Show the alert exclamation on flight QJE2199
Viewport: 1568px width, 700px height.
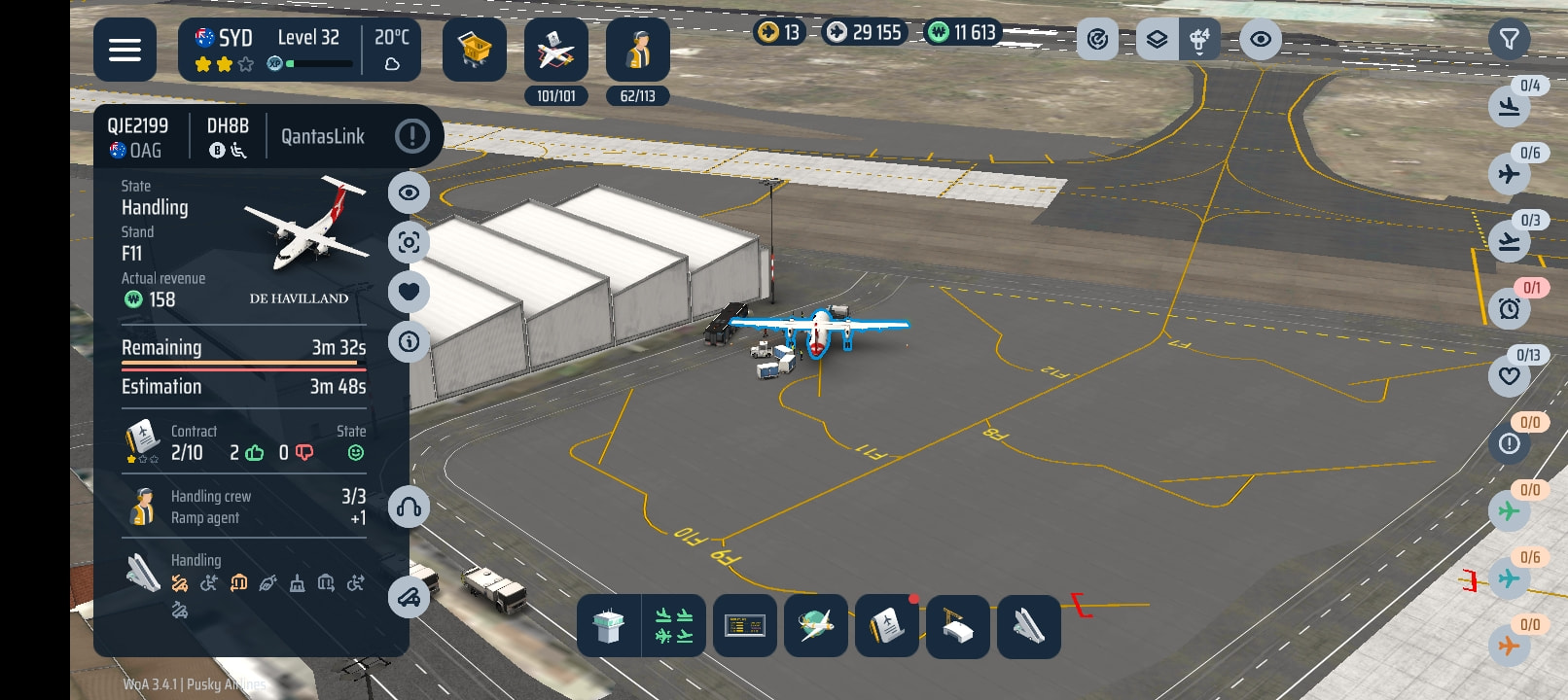(412, 136)
